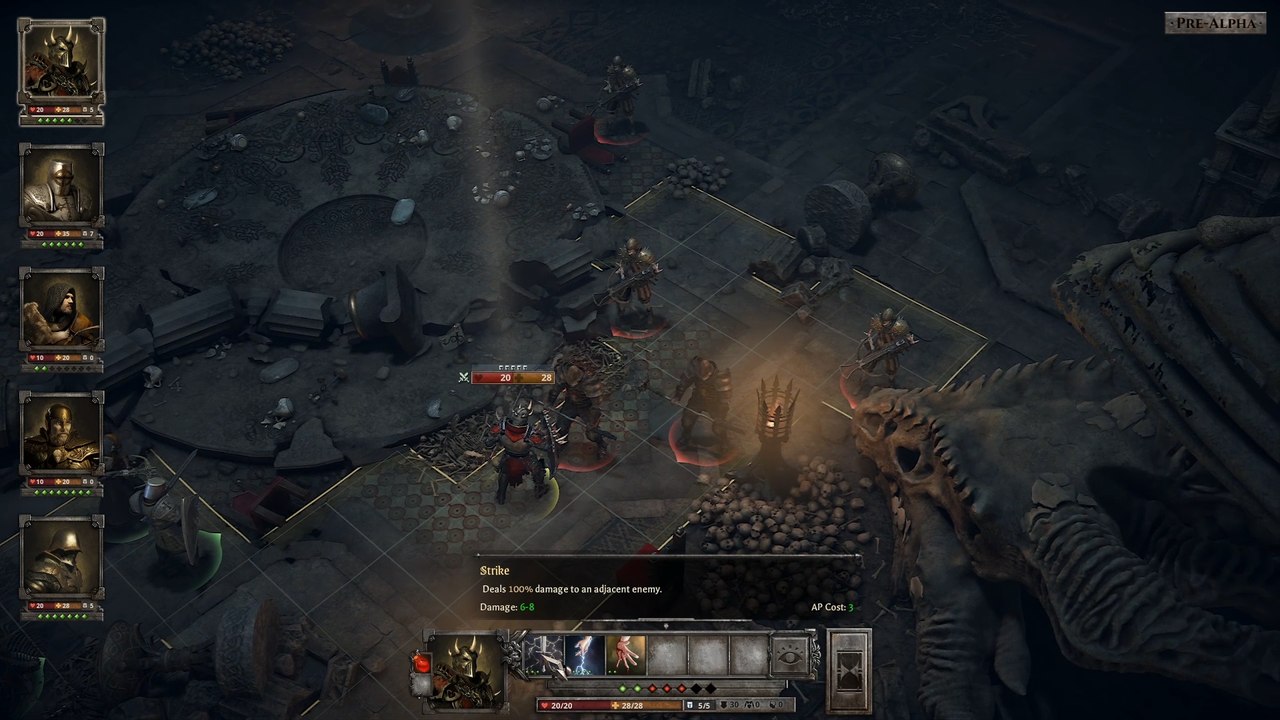This screenshot has width=1280, height=720.
Task: Use the lightning hand ability
Action: 584,656
